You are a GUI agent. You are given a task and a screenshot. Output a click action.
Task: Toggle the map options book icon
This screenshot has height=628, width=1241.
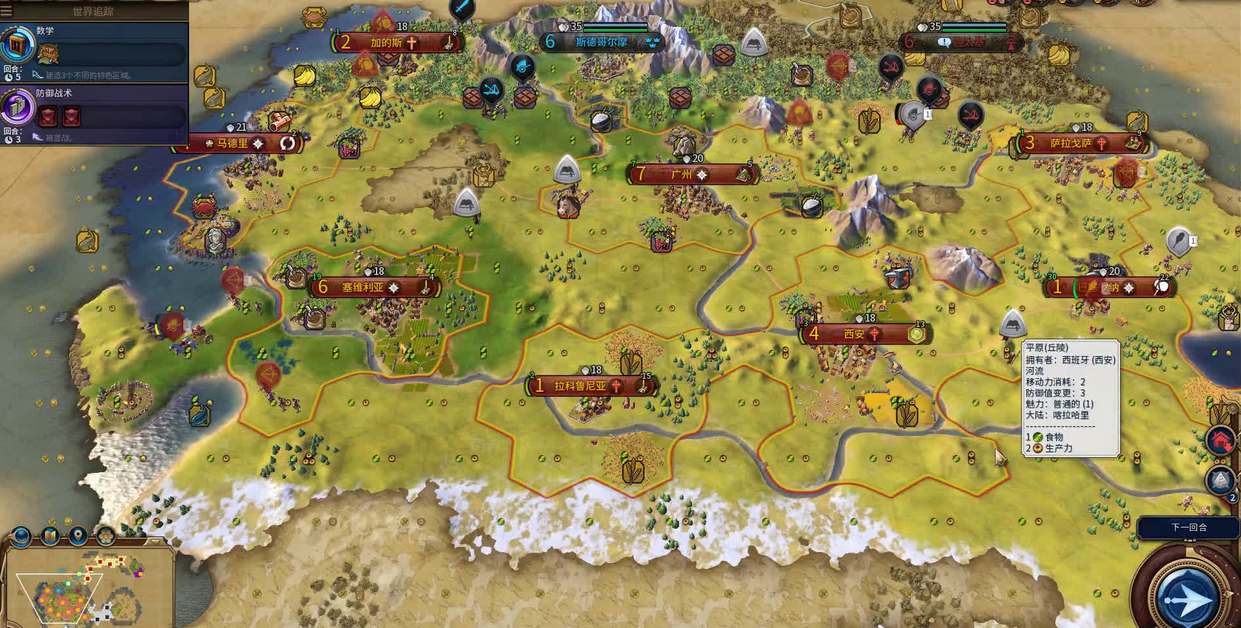point(50,536)
